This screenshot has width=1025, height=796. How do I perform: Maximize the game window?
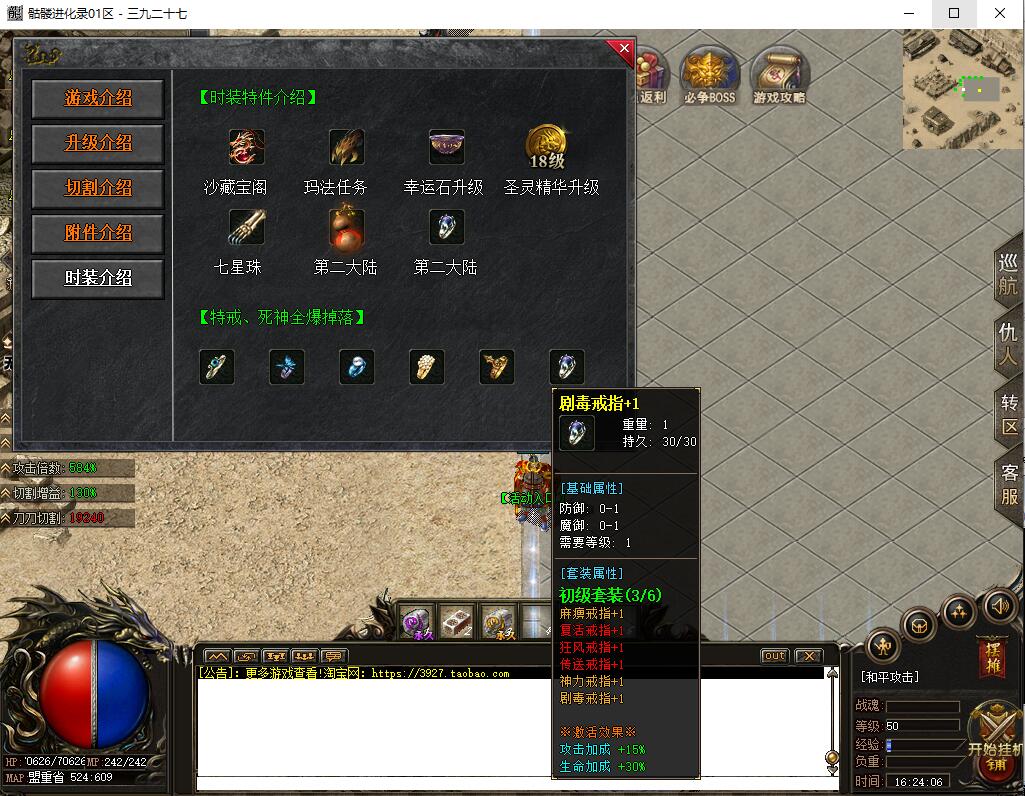(953, 14)
